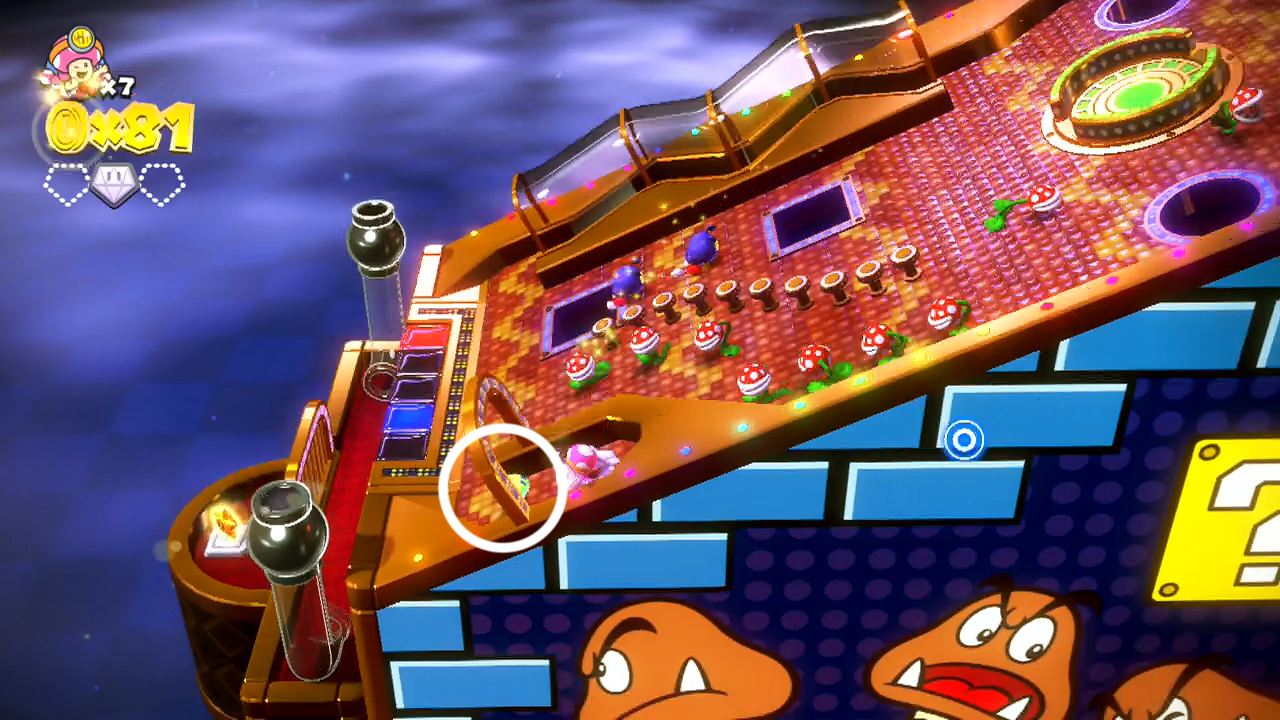Click the blue touch marker on the wall
1280x720 pixels.
(963, 441)
